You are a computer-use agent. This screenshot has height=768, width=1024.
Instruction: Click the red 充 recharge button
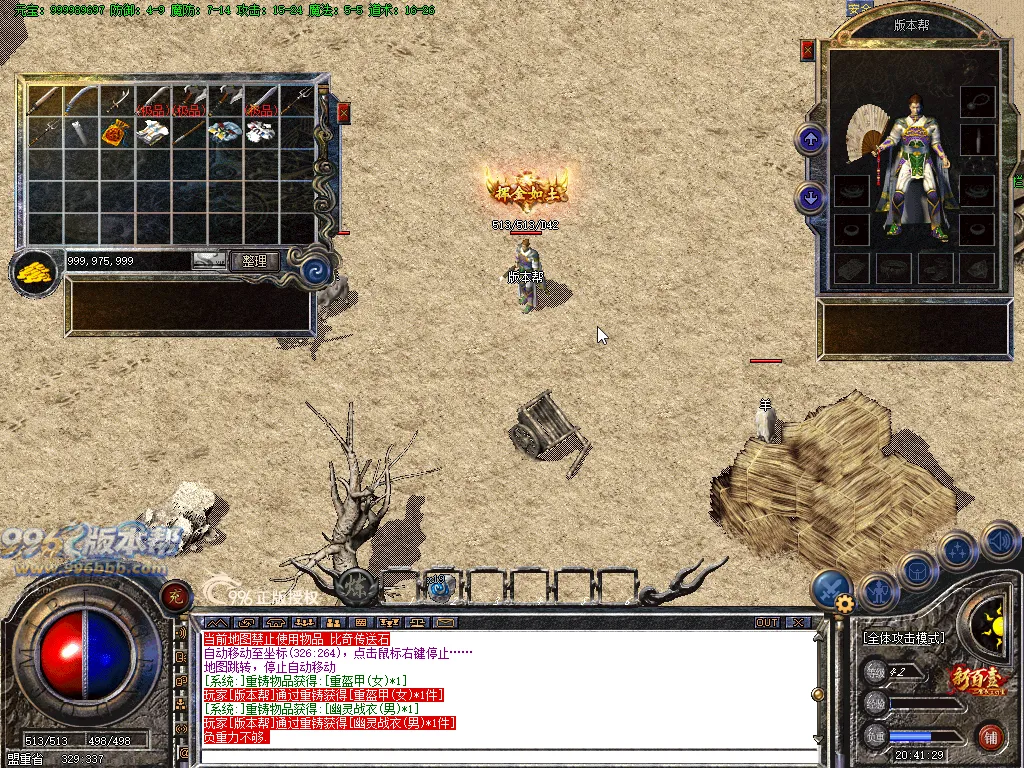click(x=175, y=595)
